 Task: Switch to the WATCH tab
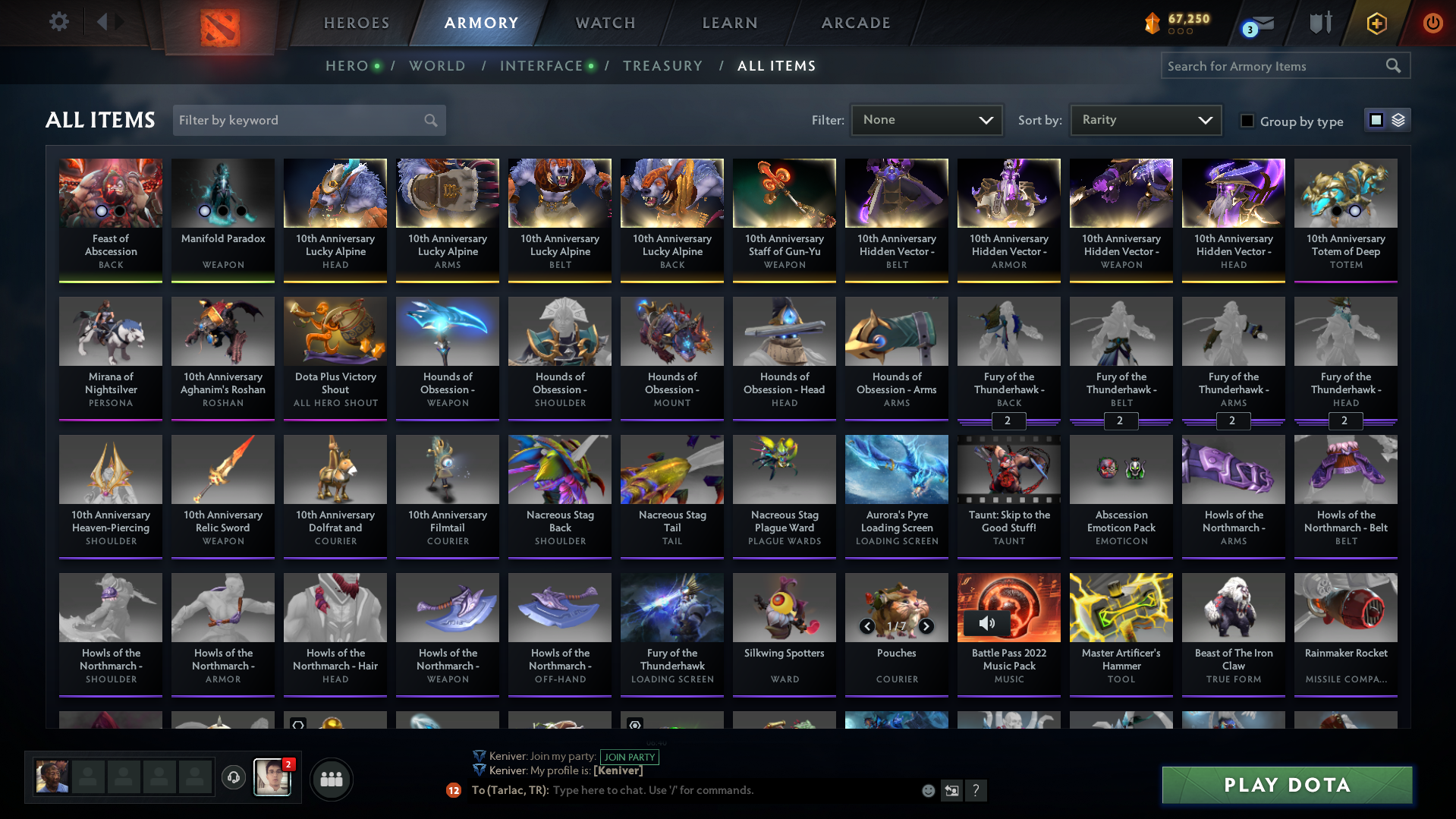pyautogui.click(x=605, y=23)
